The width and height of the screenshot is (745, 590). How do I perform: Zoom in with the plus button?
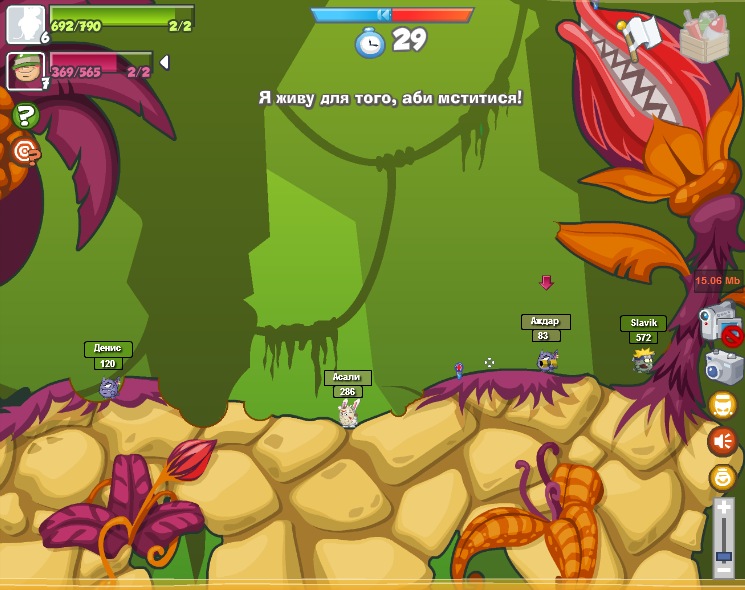tap(723, 509)
